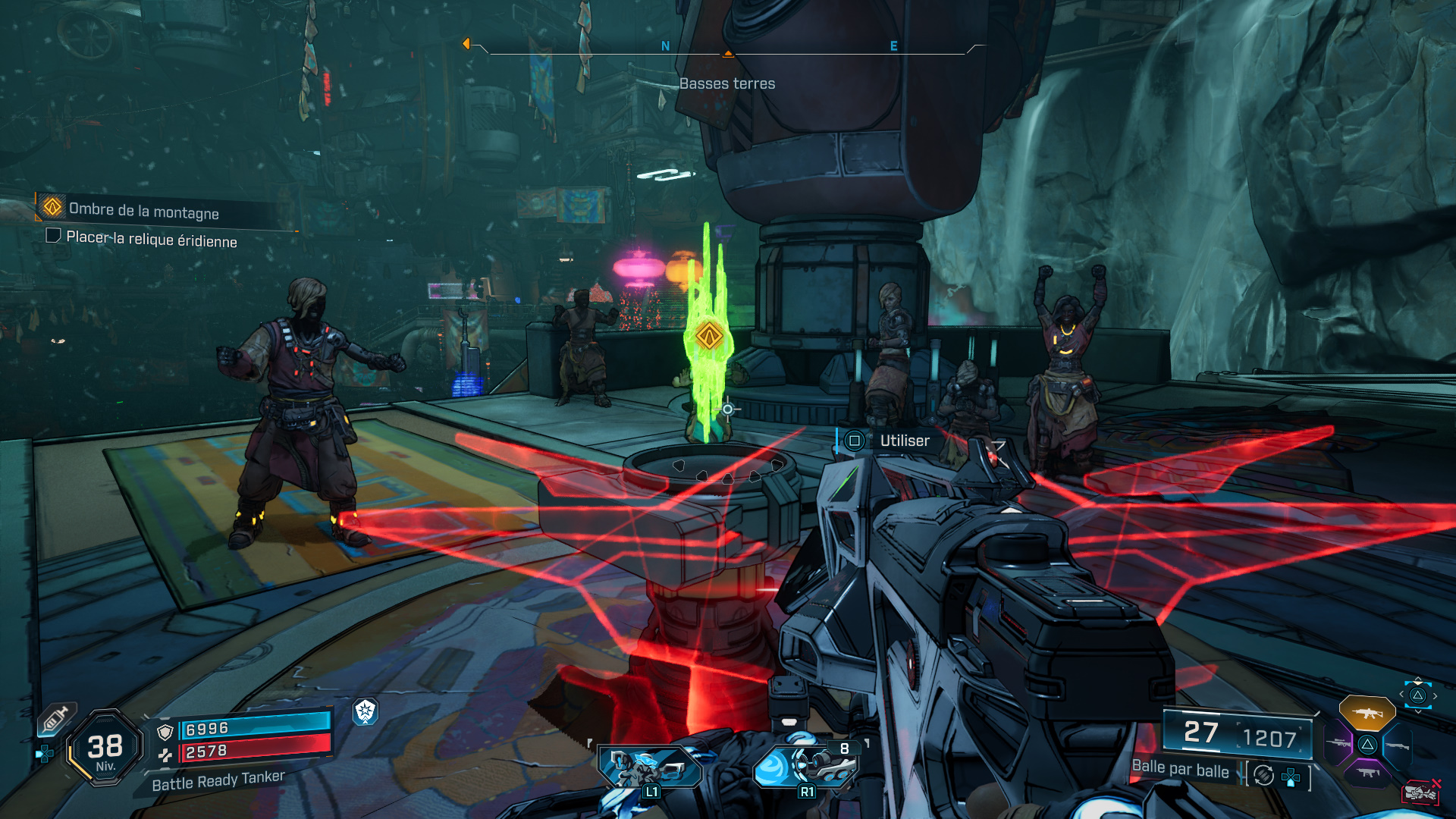Inspect the star shield buff icon
This screenshot has height=819, width=1456.
point(366,711)
